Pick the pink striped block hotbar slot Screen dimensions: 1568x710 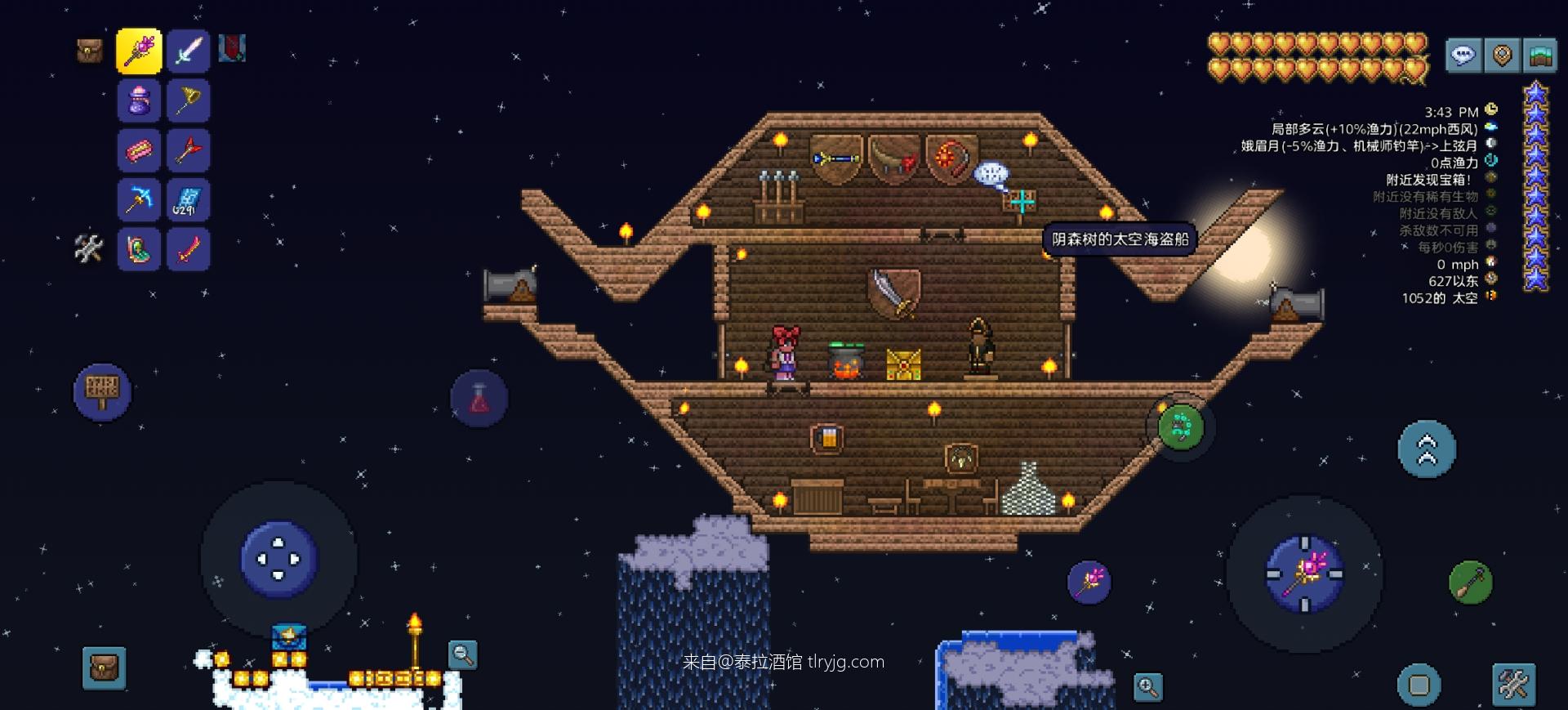(x=139, y=151)
